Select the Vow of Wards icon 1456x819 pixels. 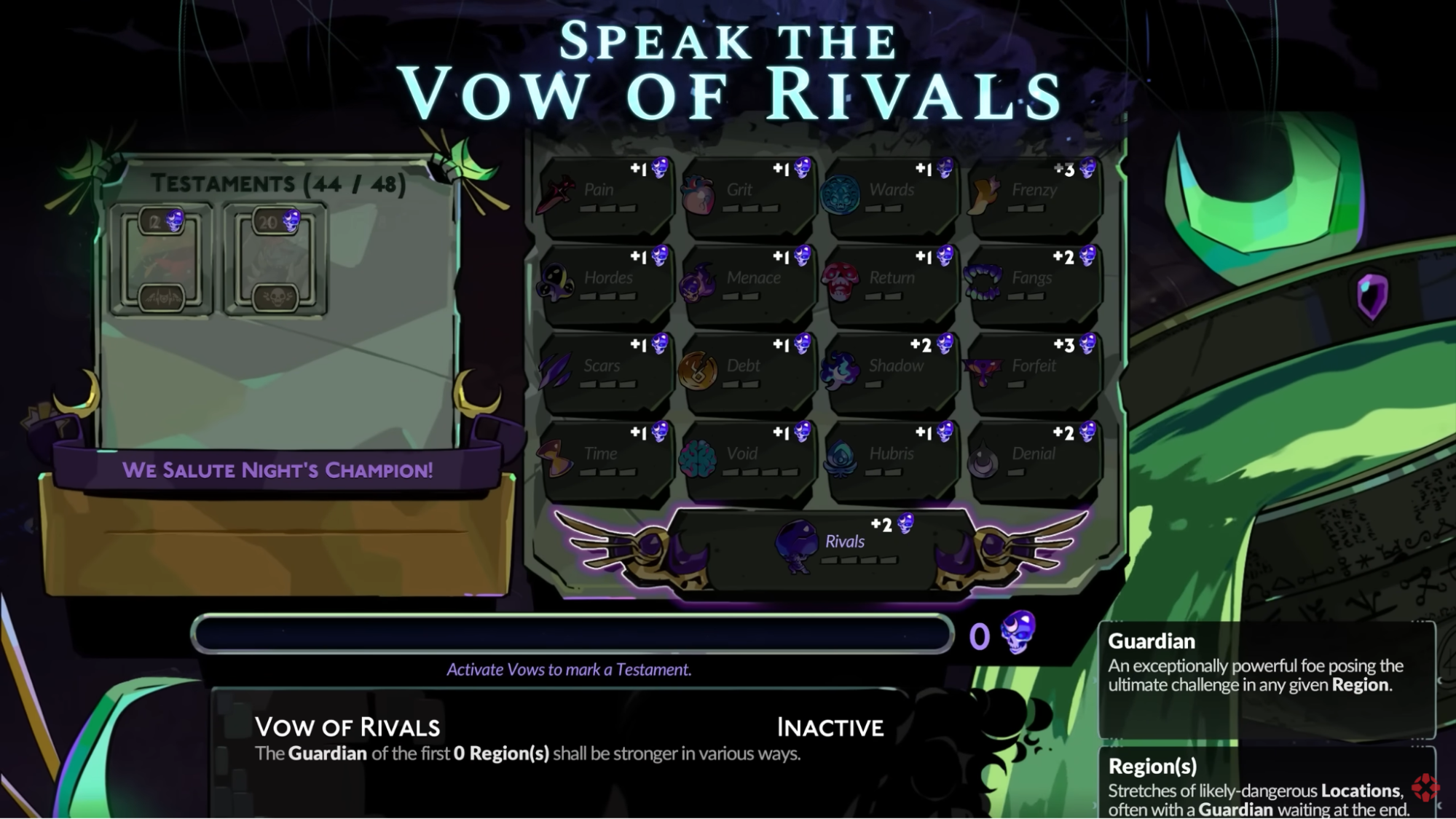(x=839, y=194)
